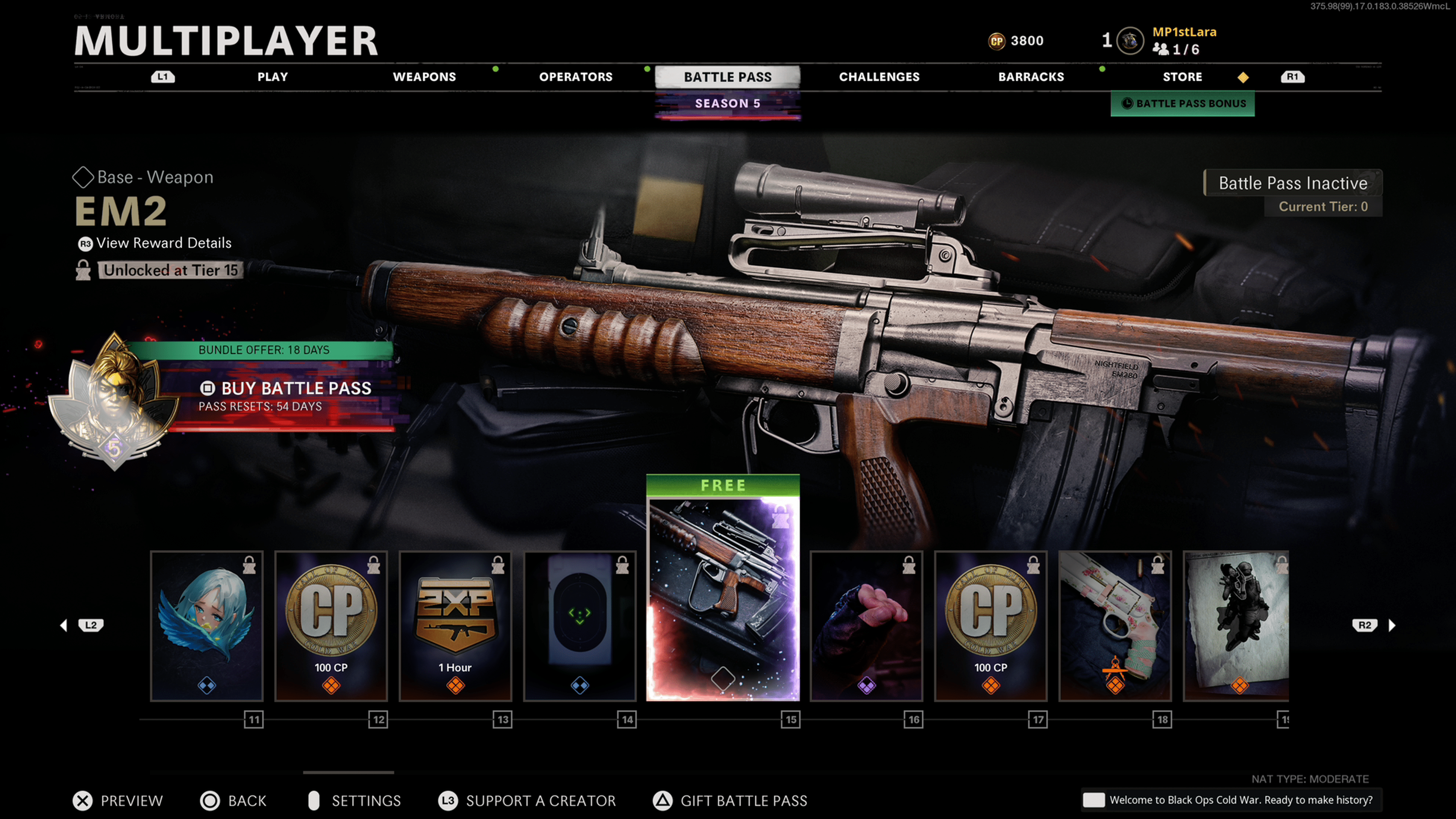Choose the tier 12 100 CP reward
The width and height of the screenshot is (1456, 819).
(331, 626)
